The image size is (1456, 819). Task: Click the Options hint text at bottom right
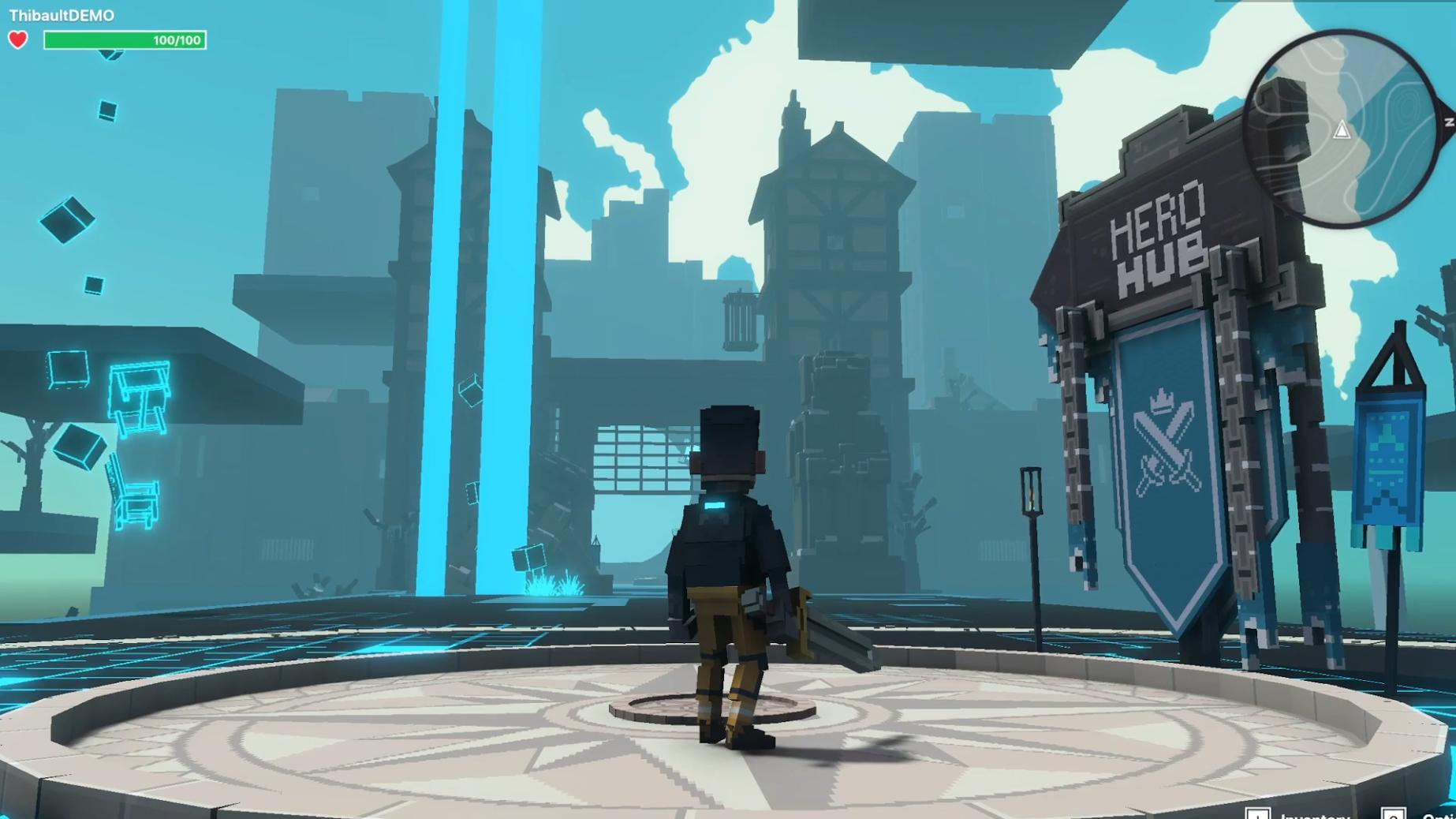coord(1442,816)
